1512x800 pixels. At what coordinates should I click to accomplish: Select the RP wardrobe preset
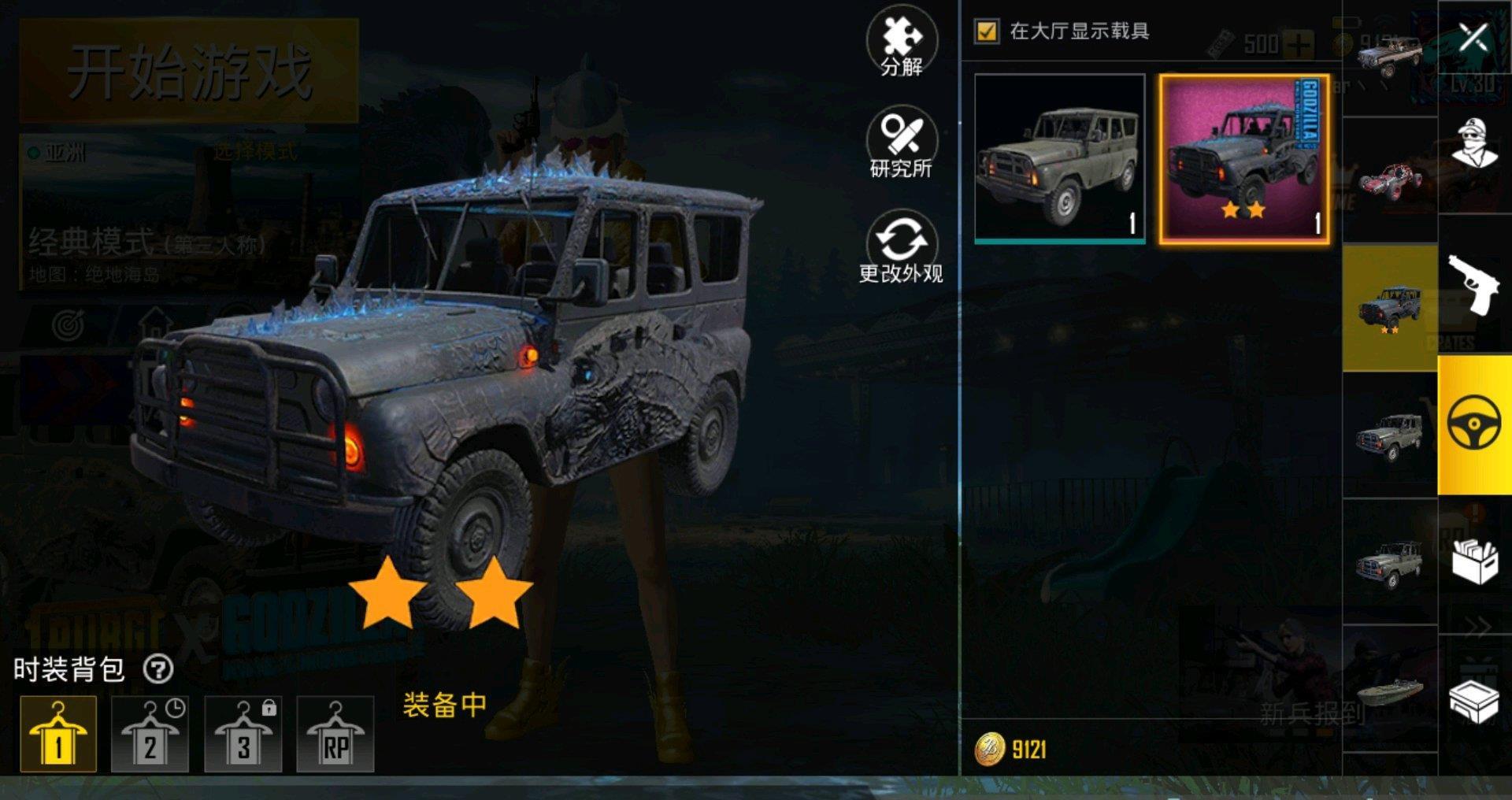click(x=335, y=734)
